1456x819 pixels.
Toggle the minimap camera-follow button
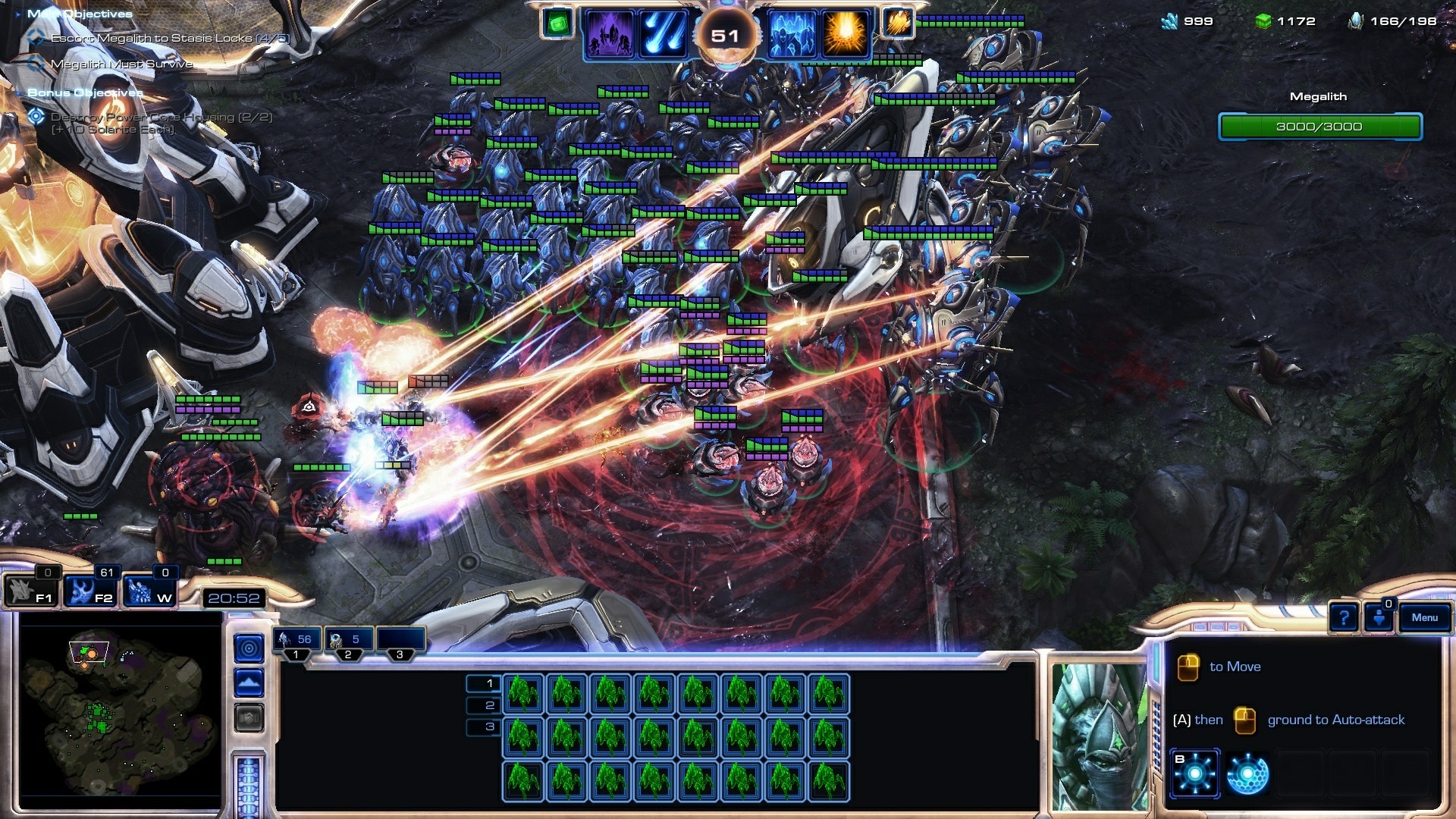tap(250, 648)
